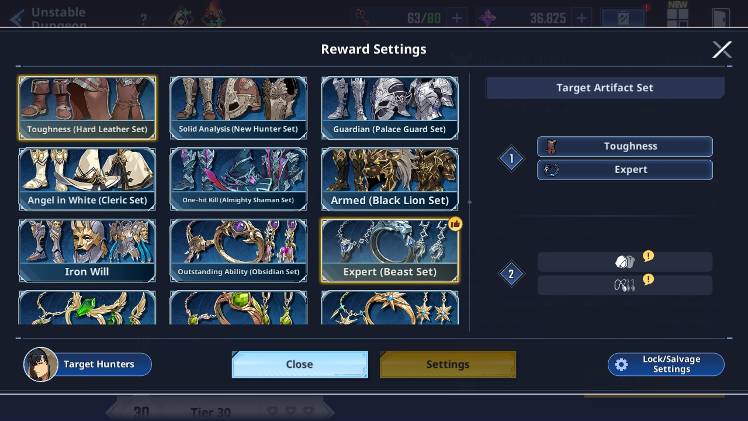Image resolution: width=748 pixels, height=421 pixels.
Task: Open Target Hunters selection
Action: [x=88, y=364]
